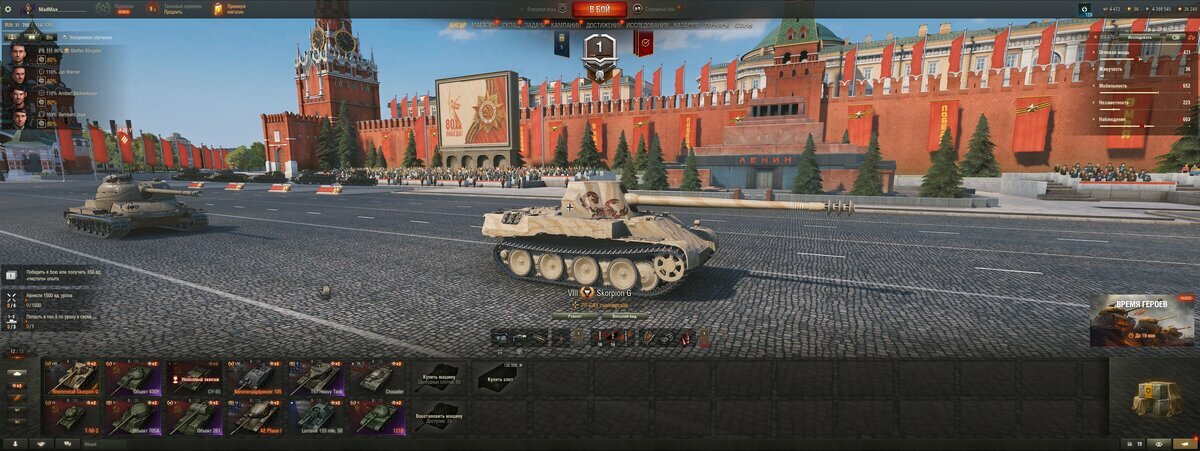Open the КАЗАРМА barracks tab
This screenshot has width=1200, height=451.
(x=686, y=24)
